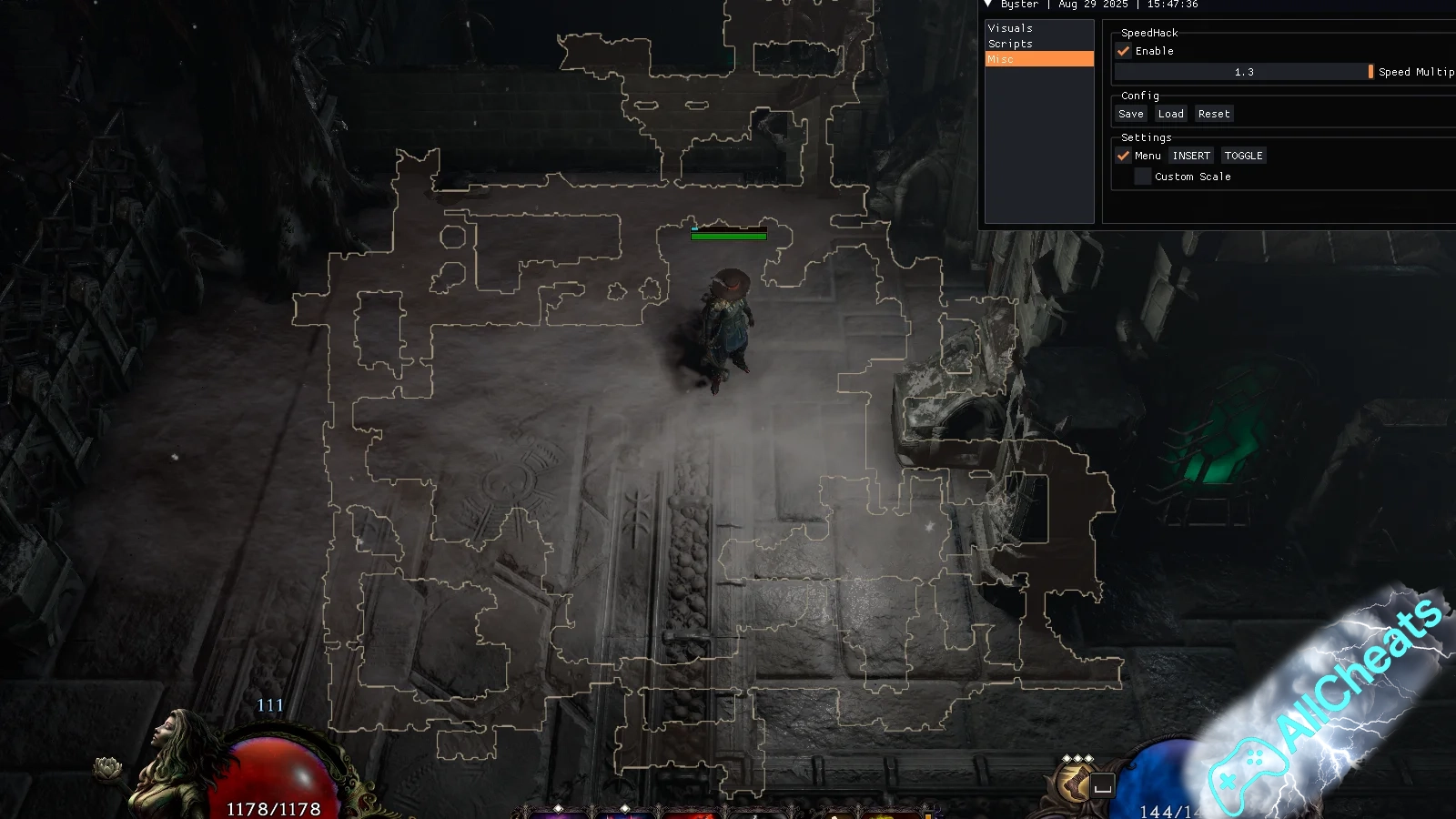The height and width of the screenshot is (819, 1456).
Task: Untick the SpeedHack Enable checkbox
Action: [x=1124, y=51]
